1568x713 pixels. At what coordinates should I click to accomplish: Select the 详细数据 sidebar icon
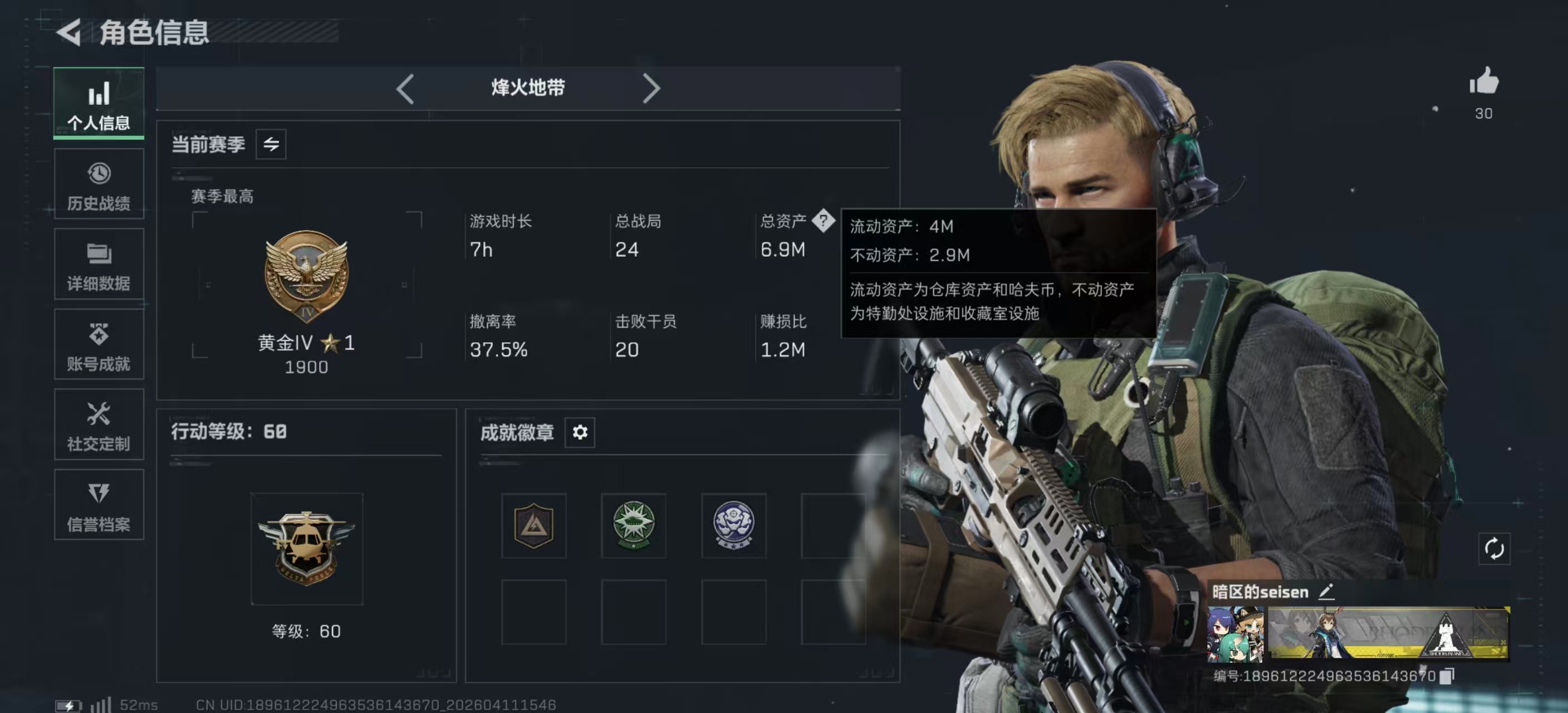pyautogui.click(x=99, y=265)
